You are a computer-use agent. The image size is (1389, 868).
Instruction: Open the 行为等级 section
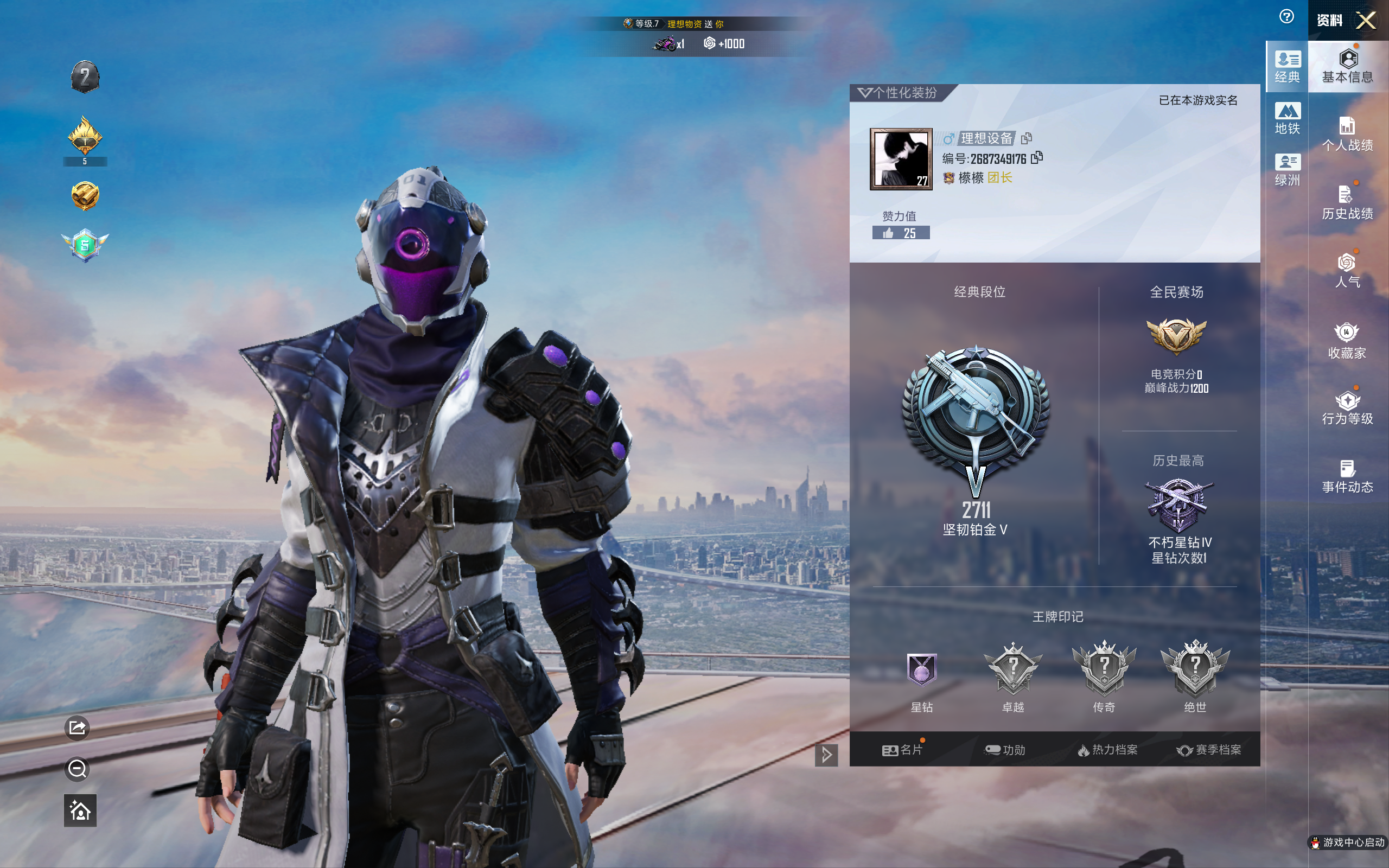click(x=1347, y=409)
